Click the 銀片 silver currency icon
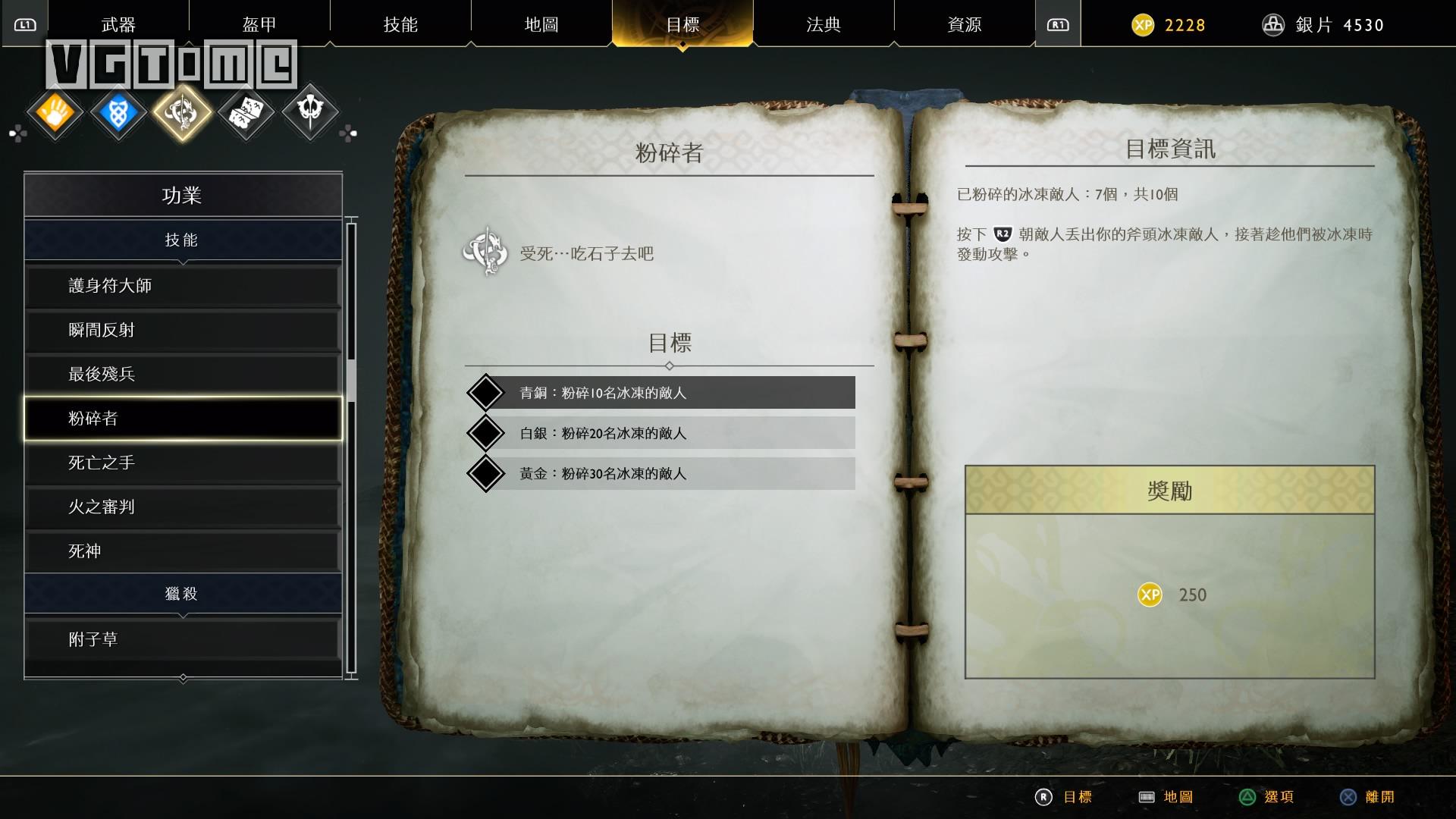This screenshot has height=819, width=1456. click(1274, 24)
